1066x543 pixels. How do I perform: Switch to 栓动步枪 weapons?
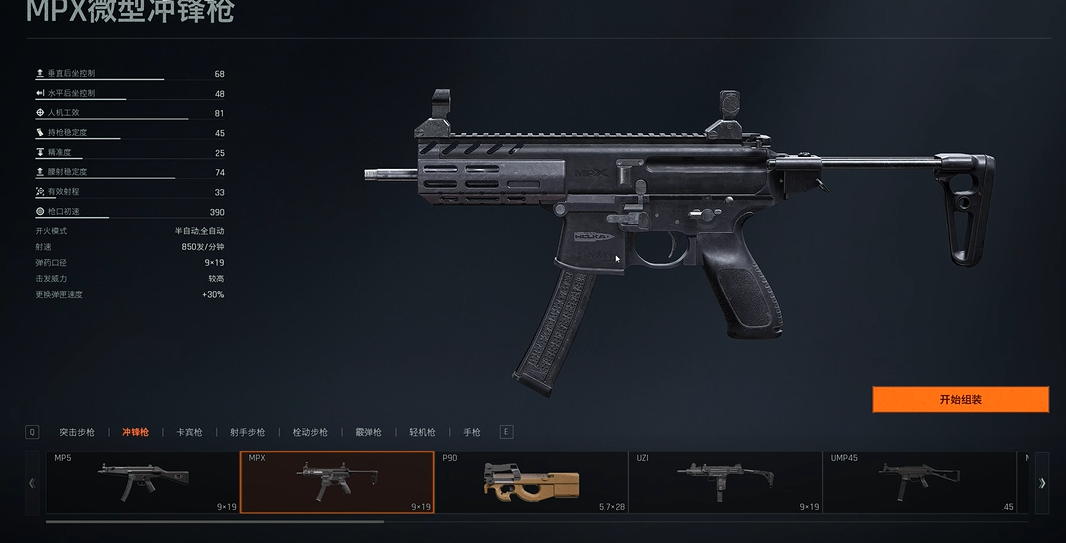(x=310, y=433)
